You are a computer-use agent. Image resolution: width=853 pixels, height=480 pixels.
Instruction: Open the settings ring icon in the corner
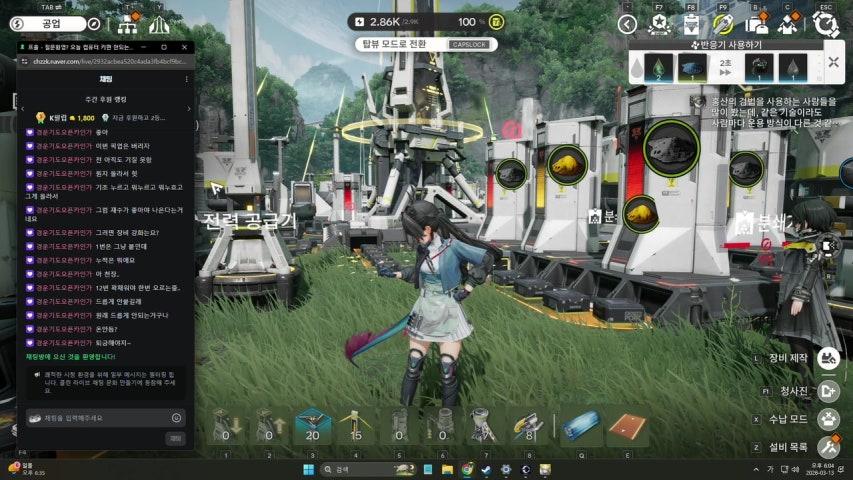[x=824, y=24]
